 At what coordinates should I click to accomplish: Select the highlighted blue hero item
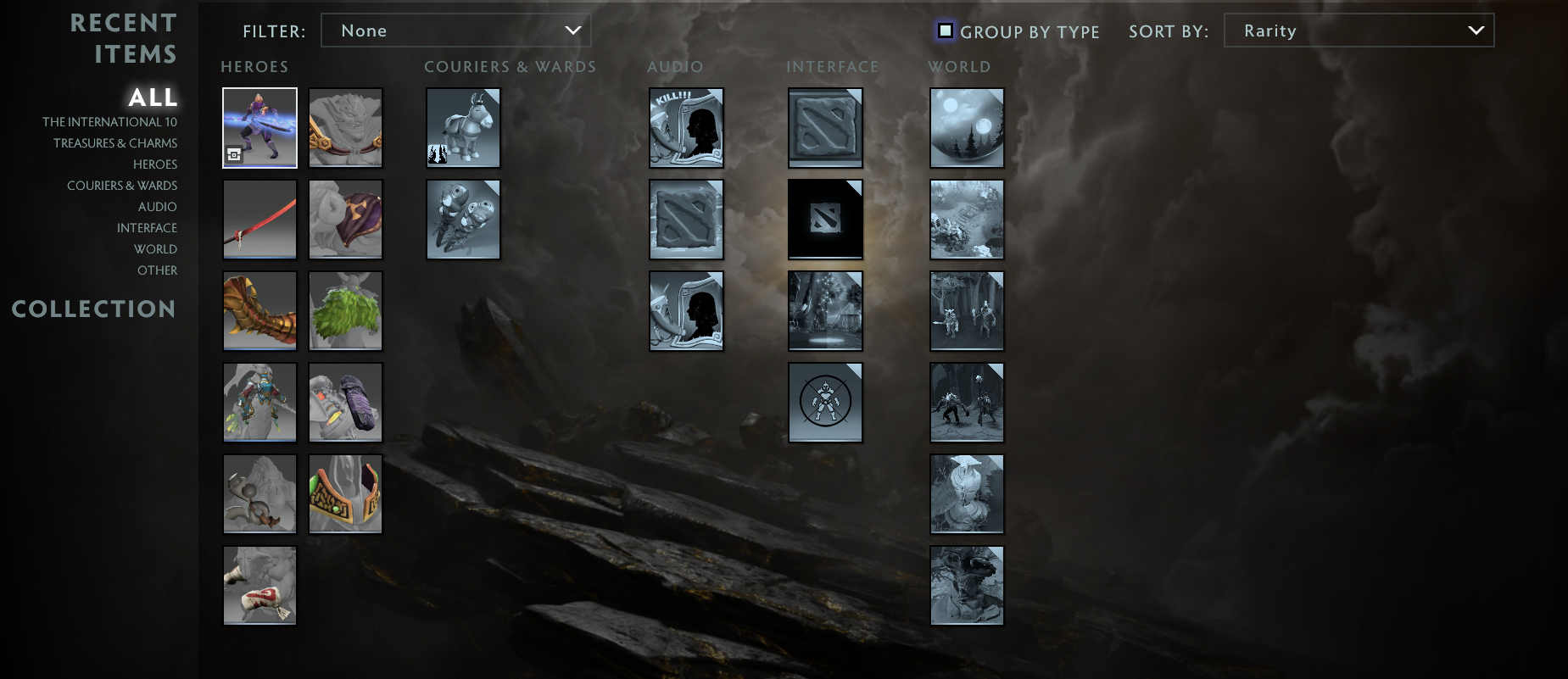point(259,128)
